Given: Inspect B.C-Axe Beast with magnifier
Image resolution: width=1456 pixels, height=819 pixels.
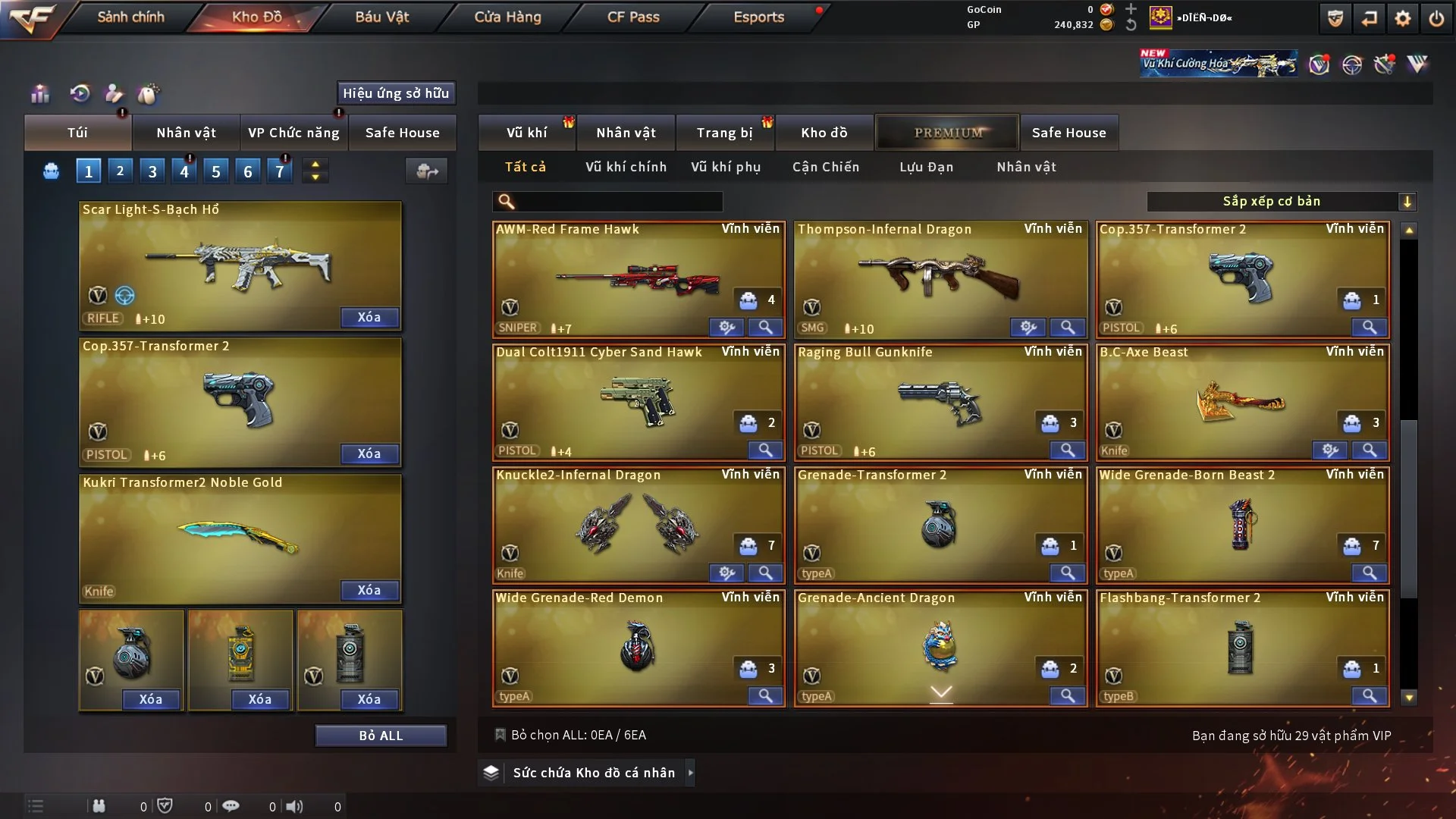Looking at the screenshot, I should (1369, 450).
